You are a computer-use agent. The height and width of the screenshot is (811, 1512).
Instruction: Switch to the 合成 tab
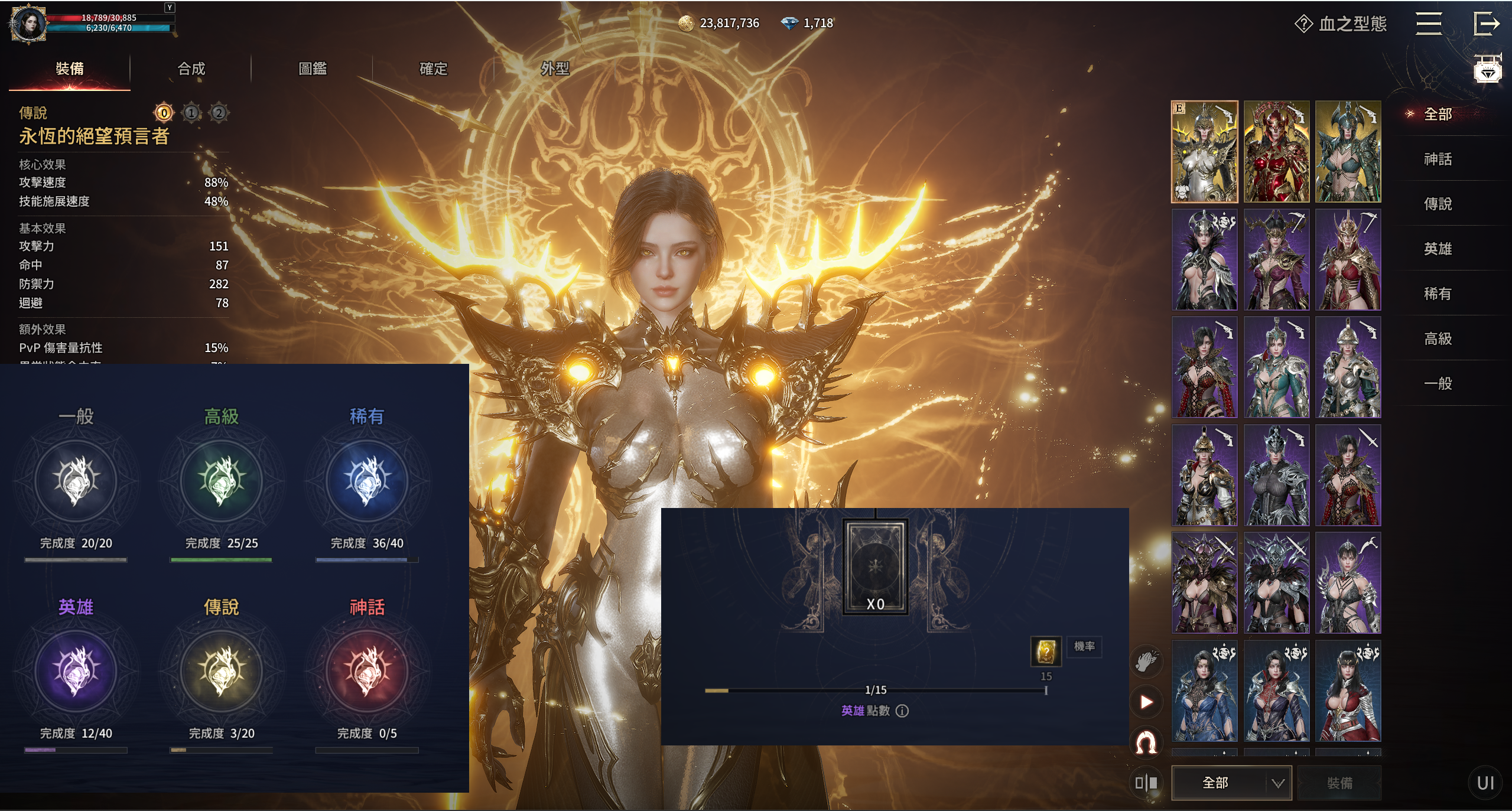coord(191,69)
